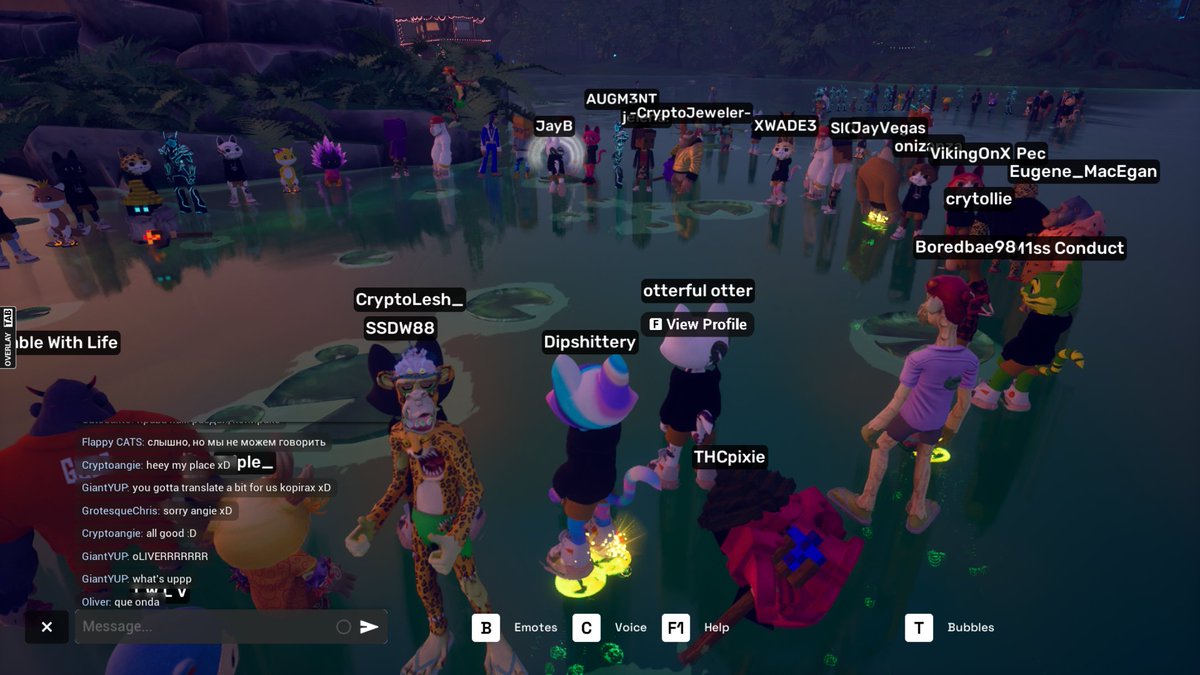This screenshot has width=1200, height=675.
Task: Close the chat panel with the X button
Action: 47,627
